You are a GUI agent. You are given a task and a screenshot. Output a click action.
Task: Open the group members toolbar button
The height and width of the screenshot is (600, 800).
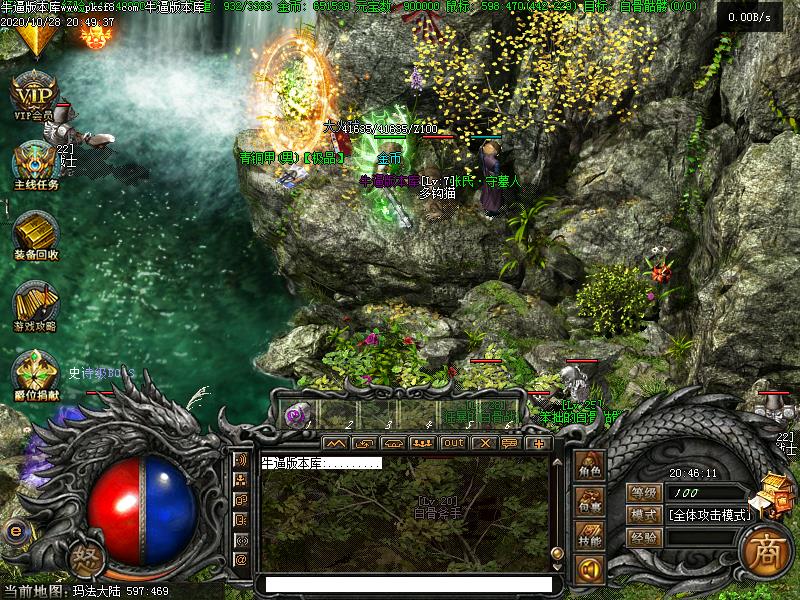(422, 443)
